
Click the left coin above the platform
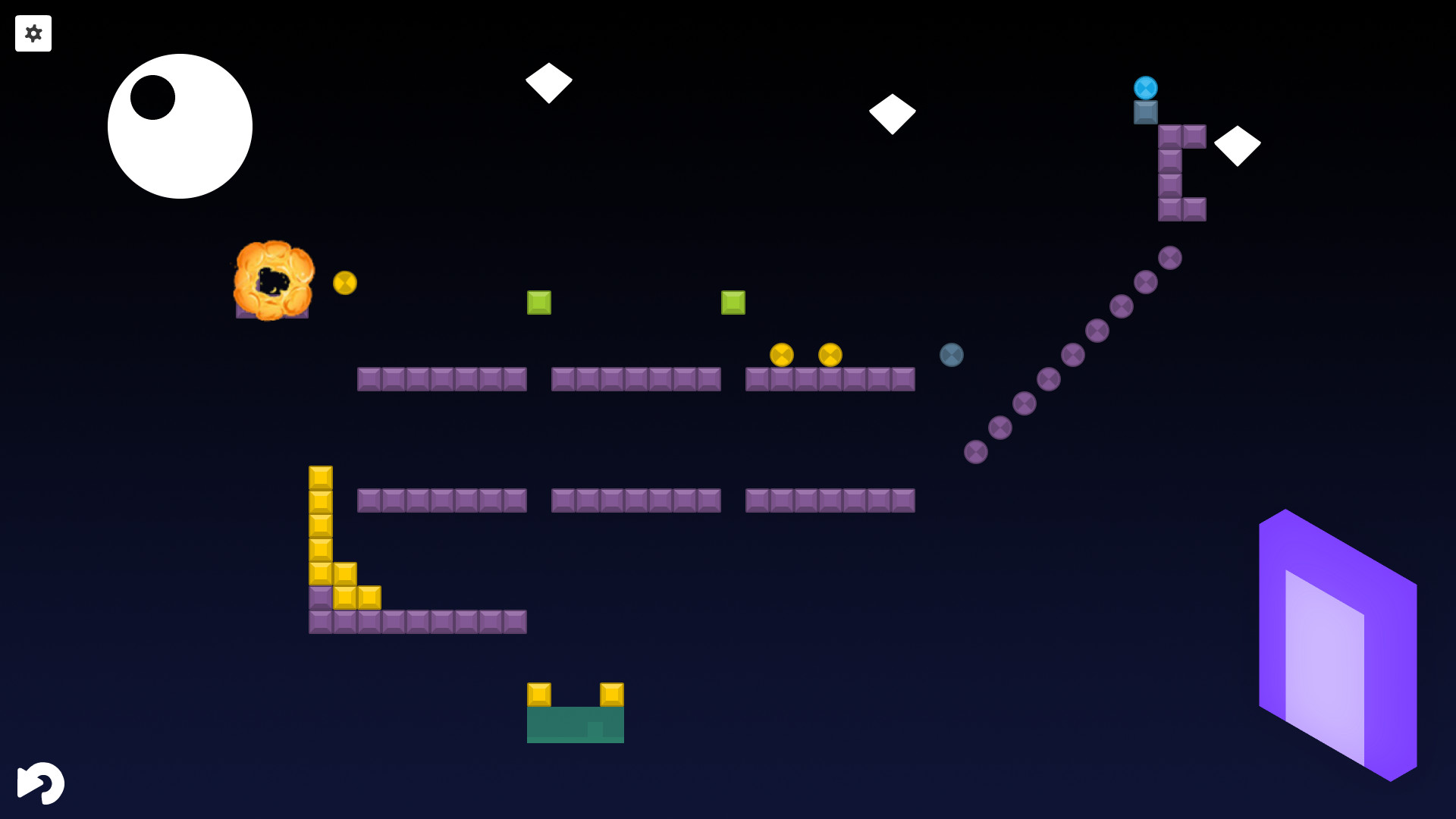click(x=783, y=353)
